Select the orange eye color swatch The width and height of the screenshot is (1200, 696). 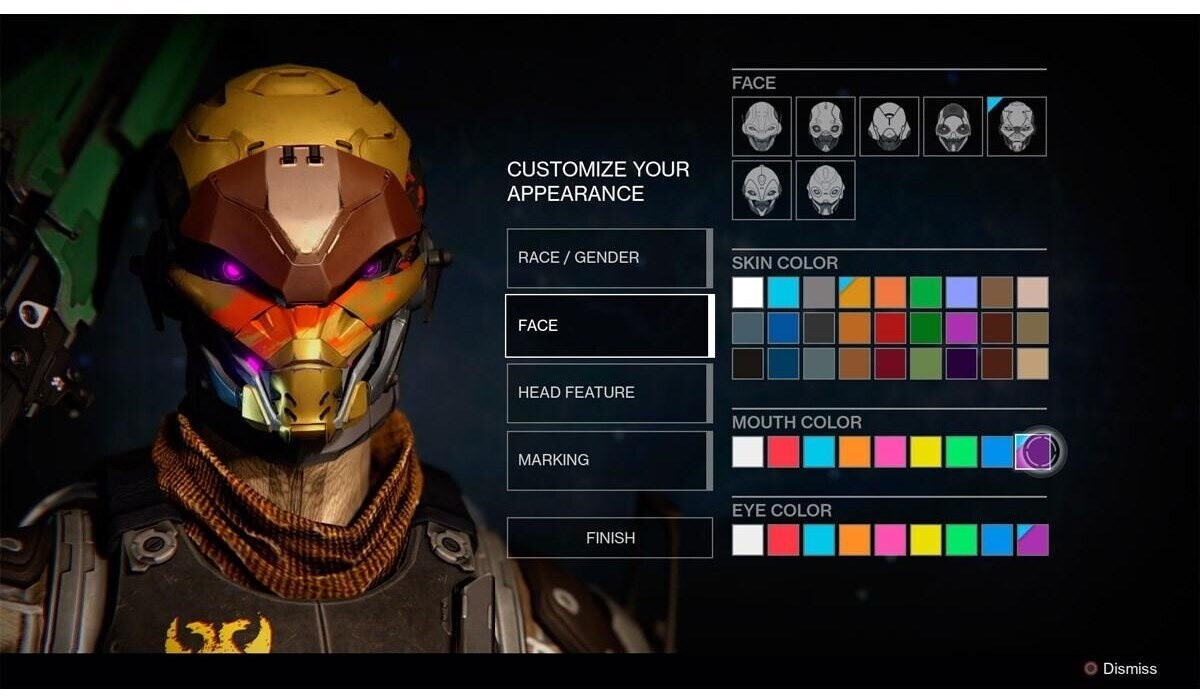854,540
